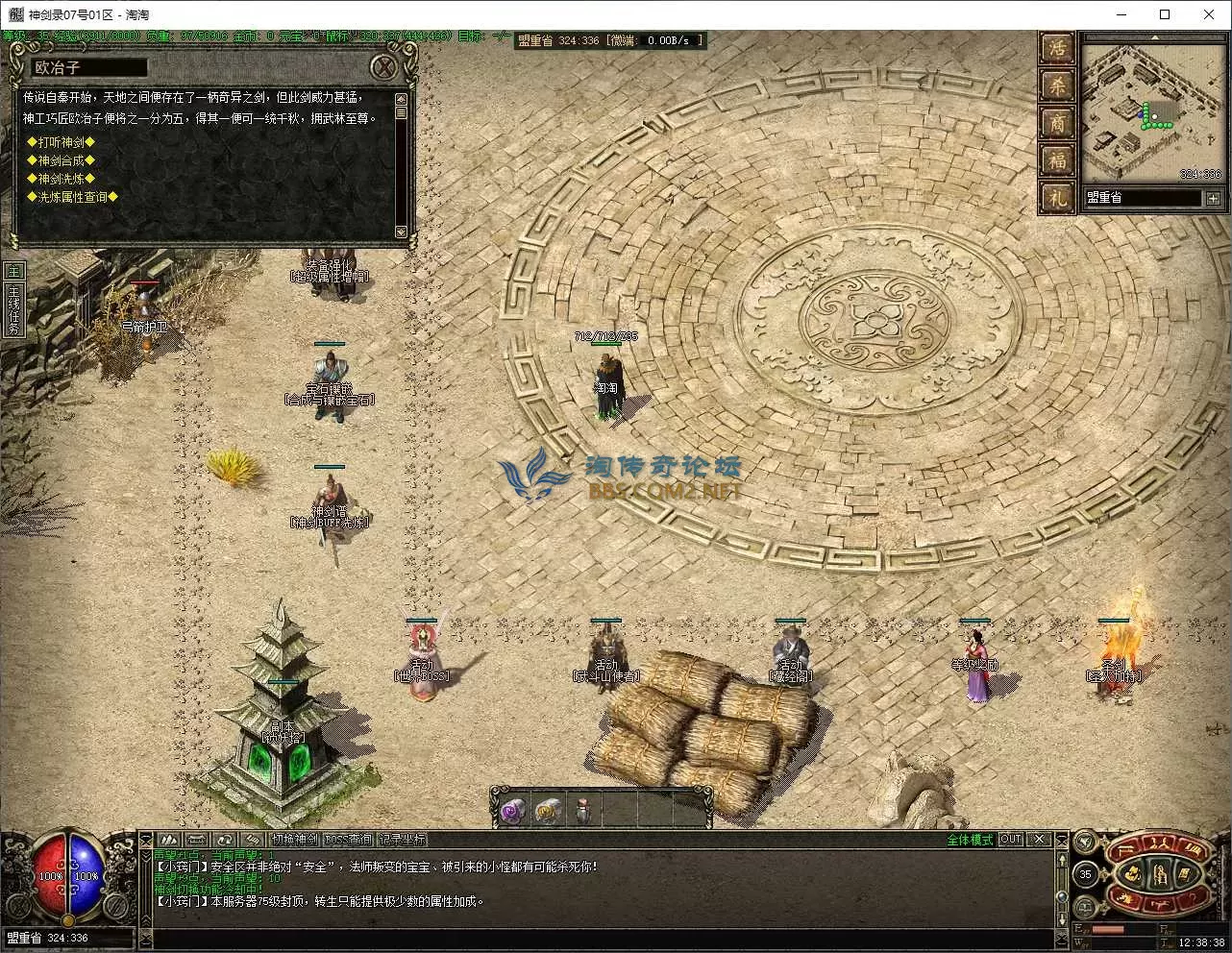Click the OUT button on the chat bar
This screenshot has width=1232, height=953.
click(1011, 840)
